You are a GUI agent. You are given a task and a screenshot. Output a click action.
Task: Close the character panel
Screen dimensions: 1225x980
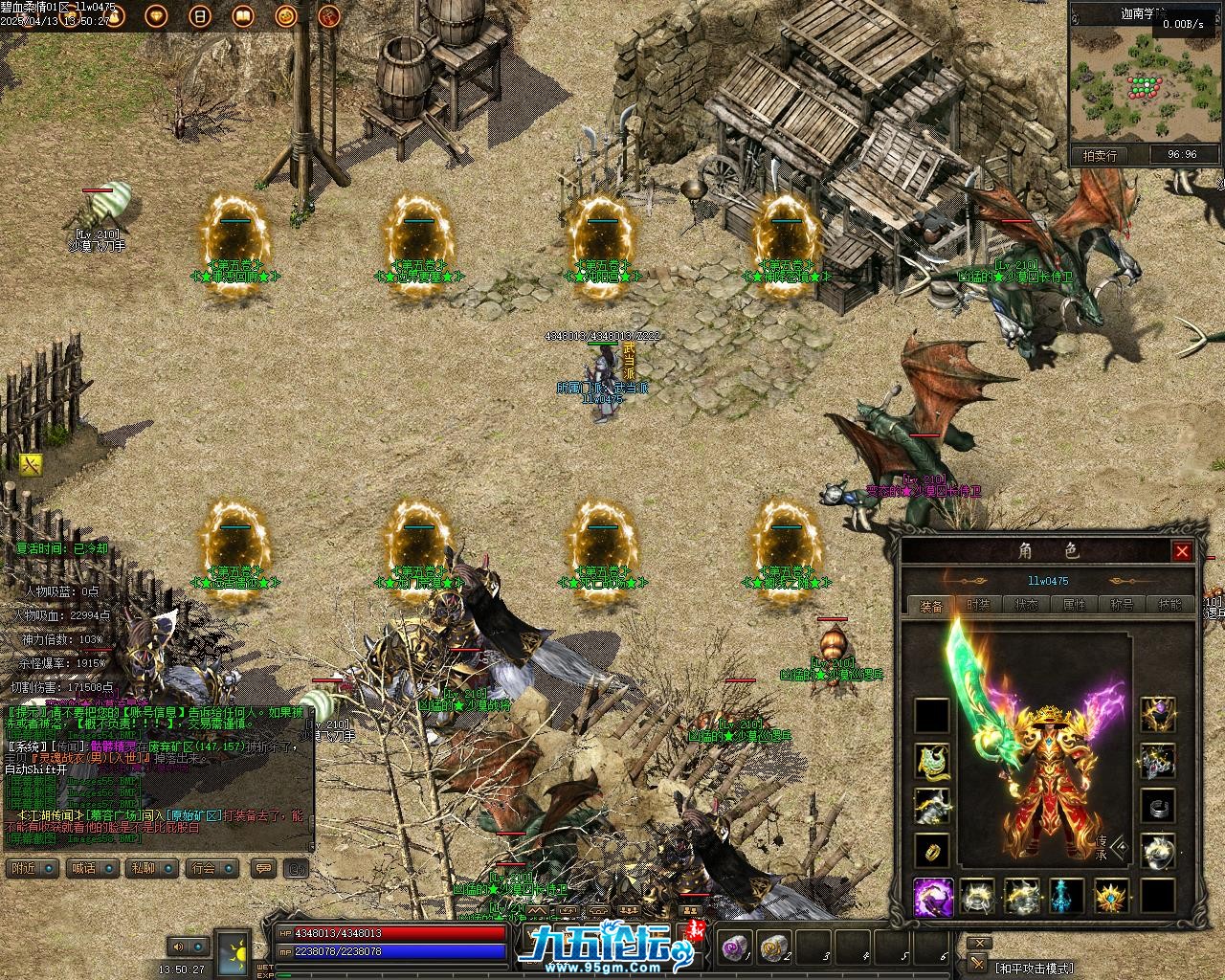[1182, 551]
